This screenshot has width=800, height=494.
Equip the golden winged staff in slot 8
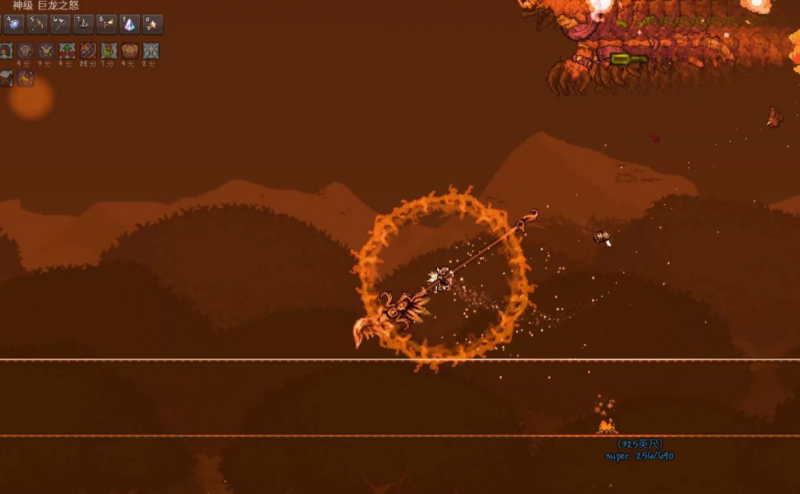click(107, 24)
